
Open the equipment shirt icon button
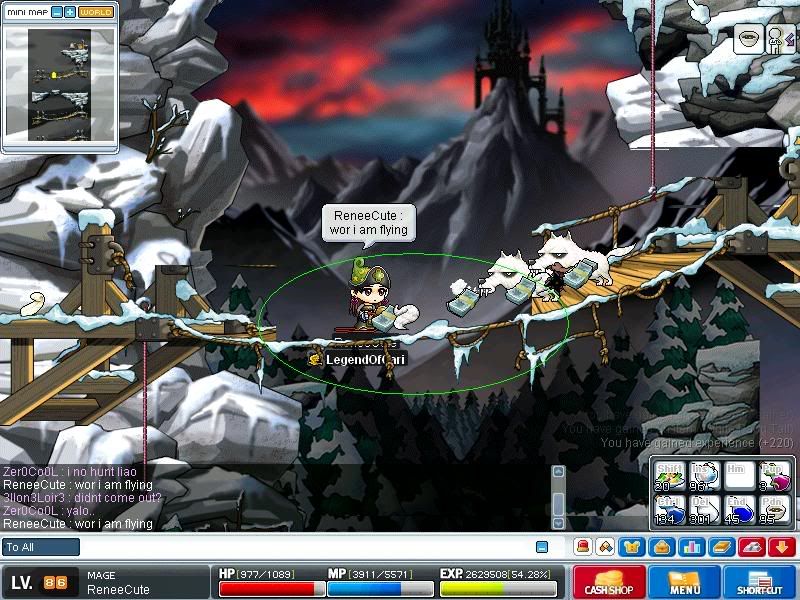634,547
